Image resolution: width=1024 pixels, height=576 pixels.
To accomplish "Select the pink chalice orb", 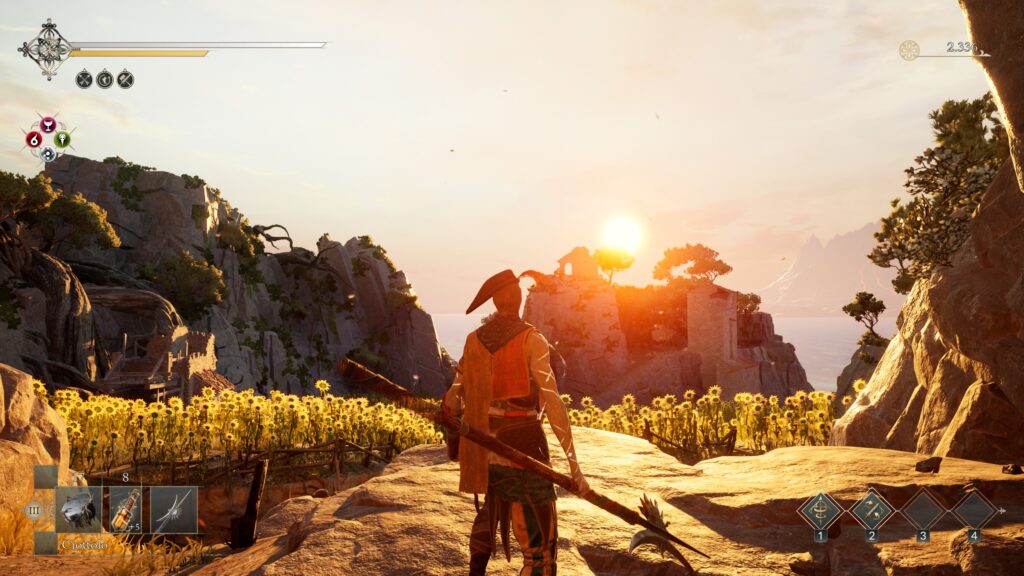I will click(x=48, y=125).
